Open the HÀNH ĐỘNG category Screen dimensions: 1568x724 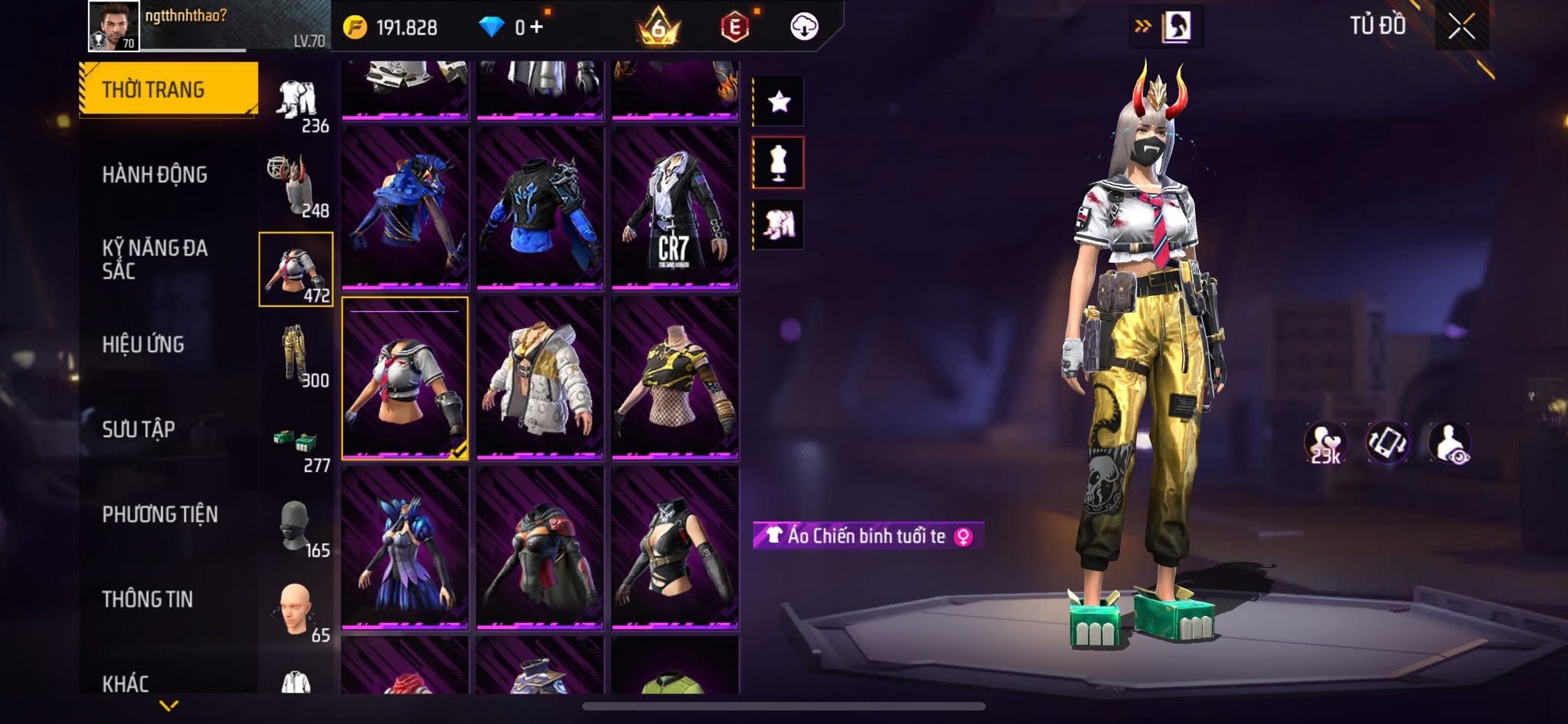[x=155, y=175]
